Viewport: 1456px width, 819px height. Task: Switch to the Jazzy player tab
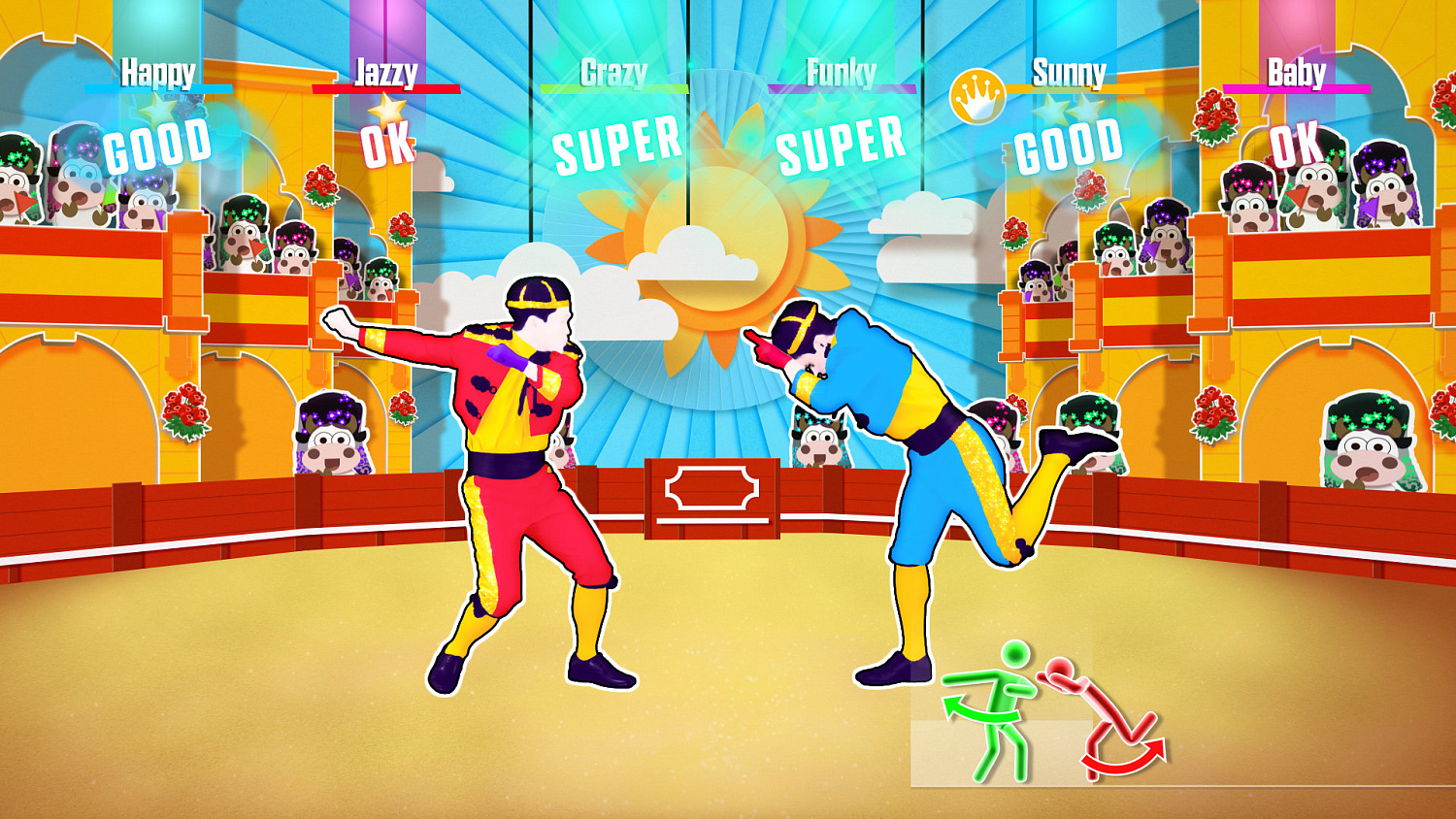(x=386, y=70)
